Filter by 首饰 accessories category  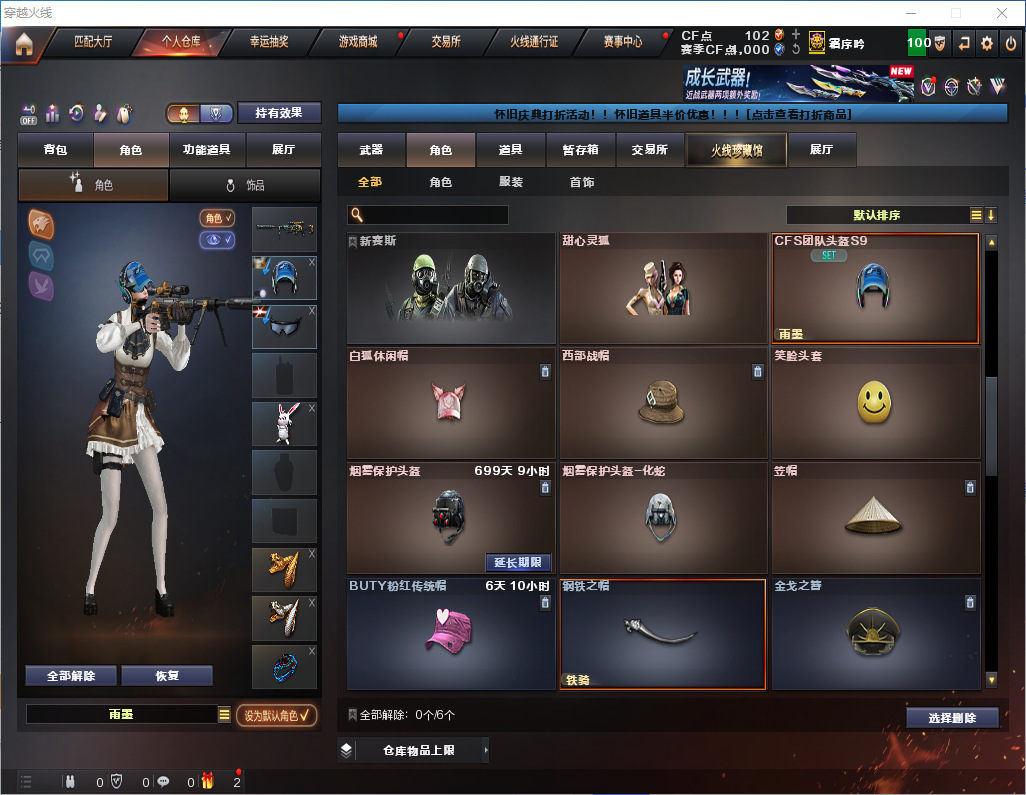click(x=582, y=182)
